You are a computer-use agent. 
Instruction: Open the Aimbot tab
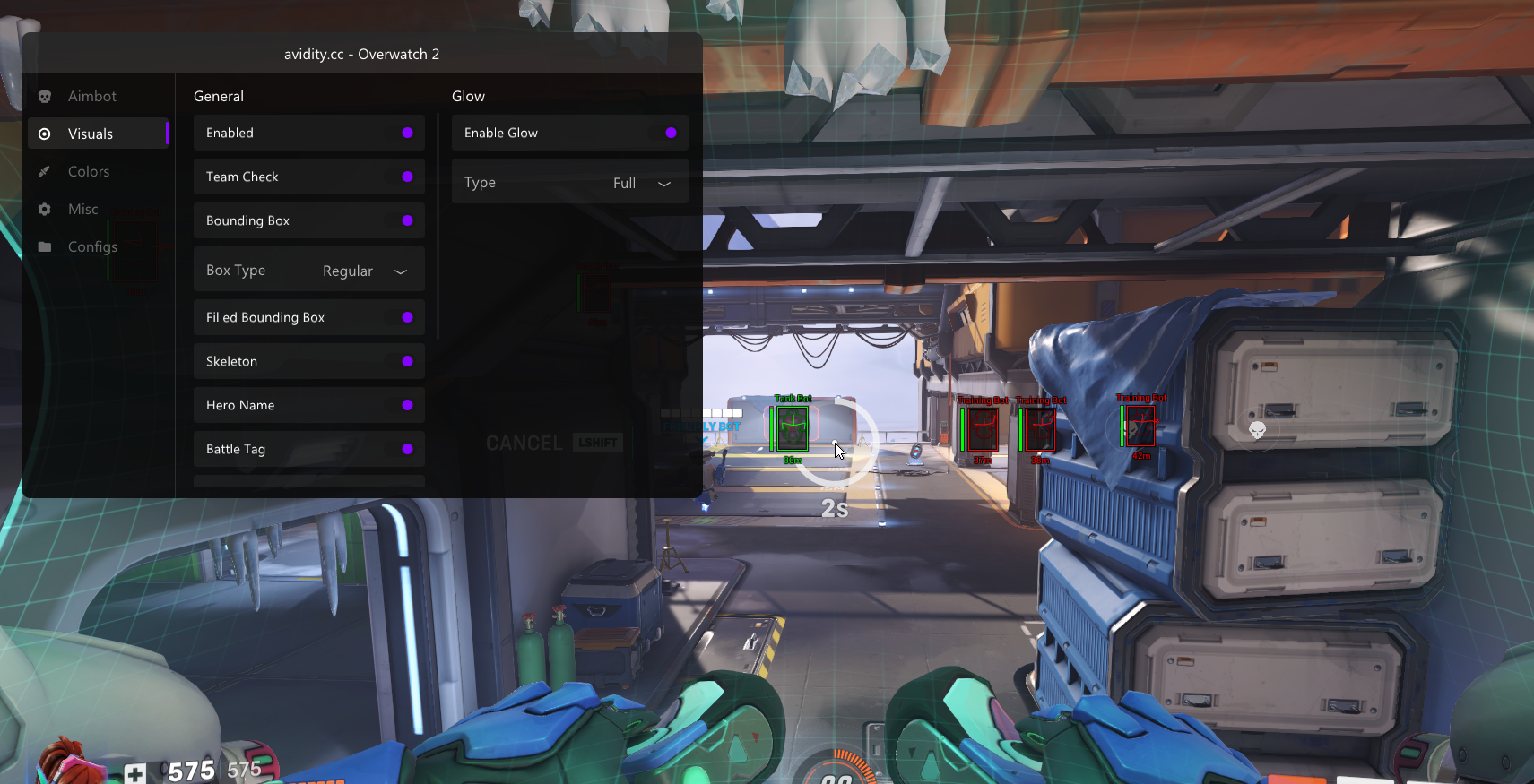tap(91, 97)
